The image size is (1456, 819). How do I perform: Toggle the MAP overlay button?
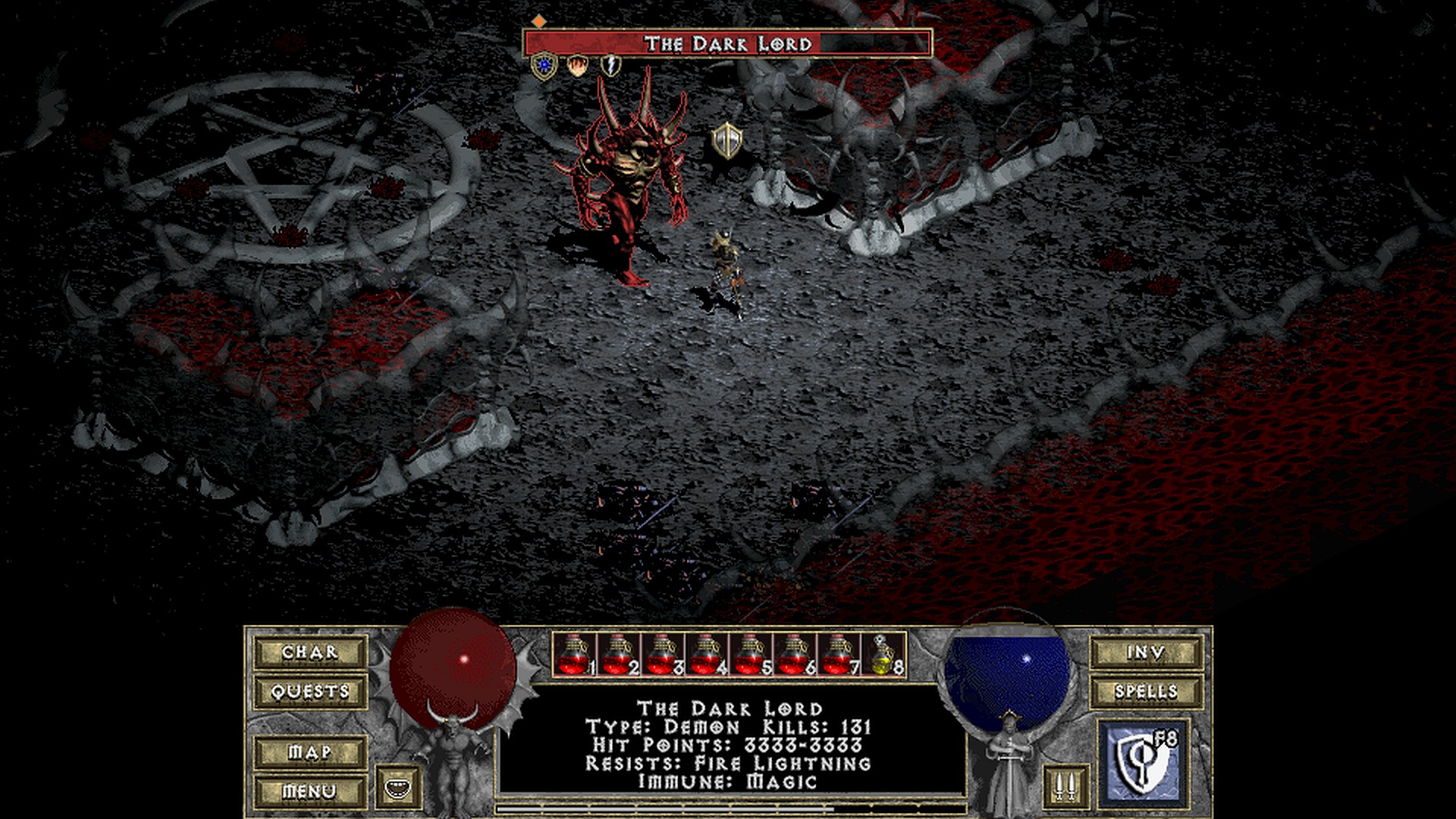[310, 752]
